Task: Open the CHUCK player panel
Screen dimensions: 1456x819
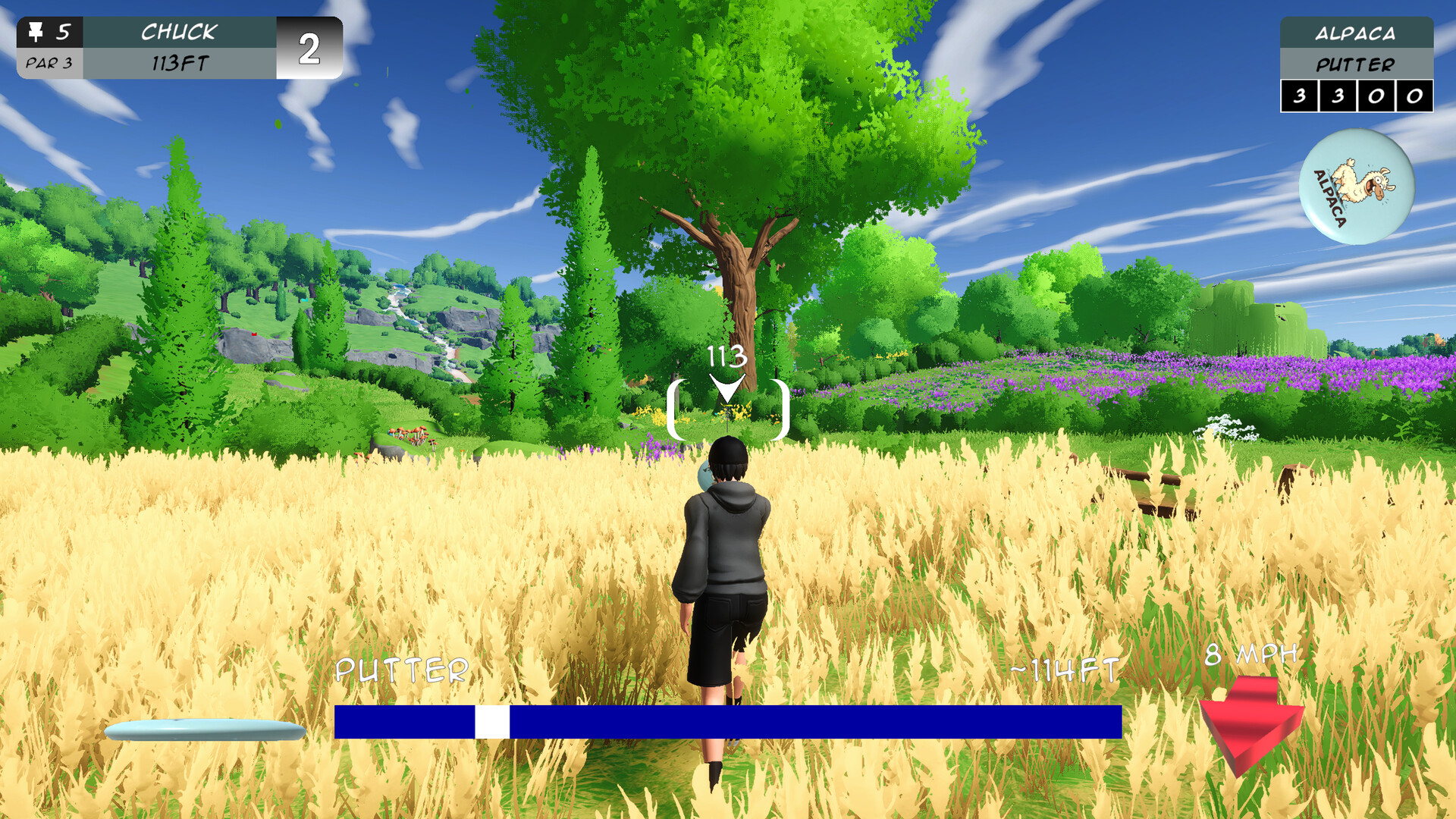Action: pos(178,32)
